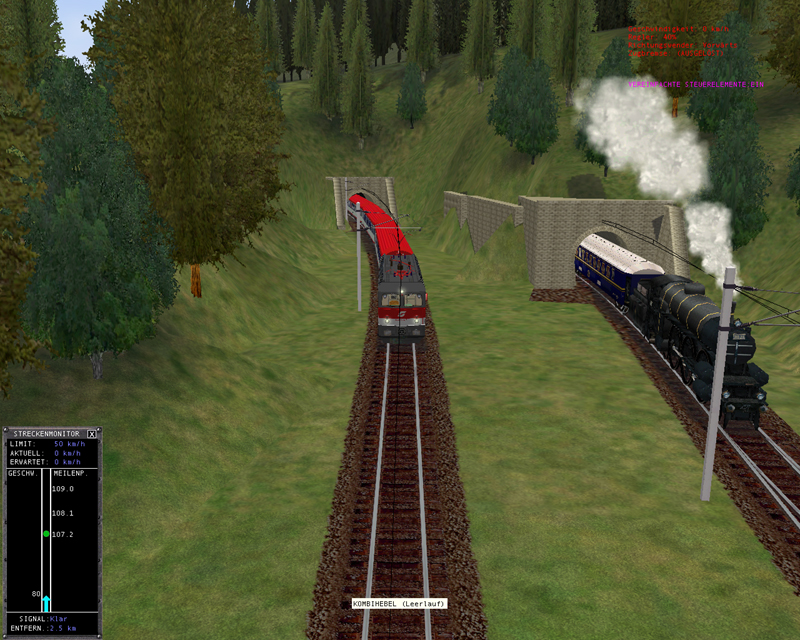Click the Streckenmonitor title bar

[45, 434]
